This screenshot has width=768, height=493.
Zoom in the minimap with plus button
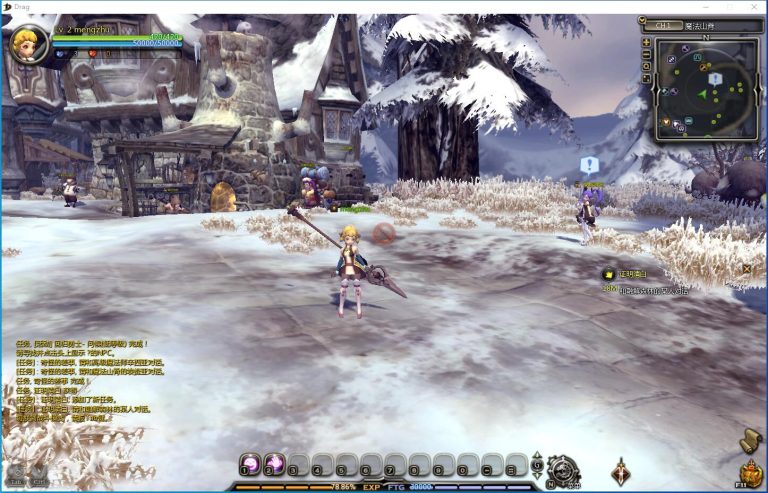(x=648, y=41)
